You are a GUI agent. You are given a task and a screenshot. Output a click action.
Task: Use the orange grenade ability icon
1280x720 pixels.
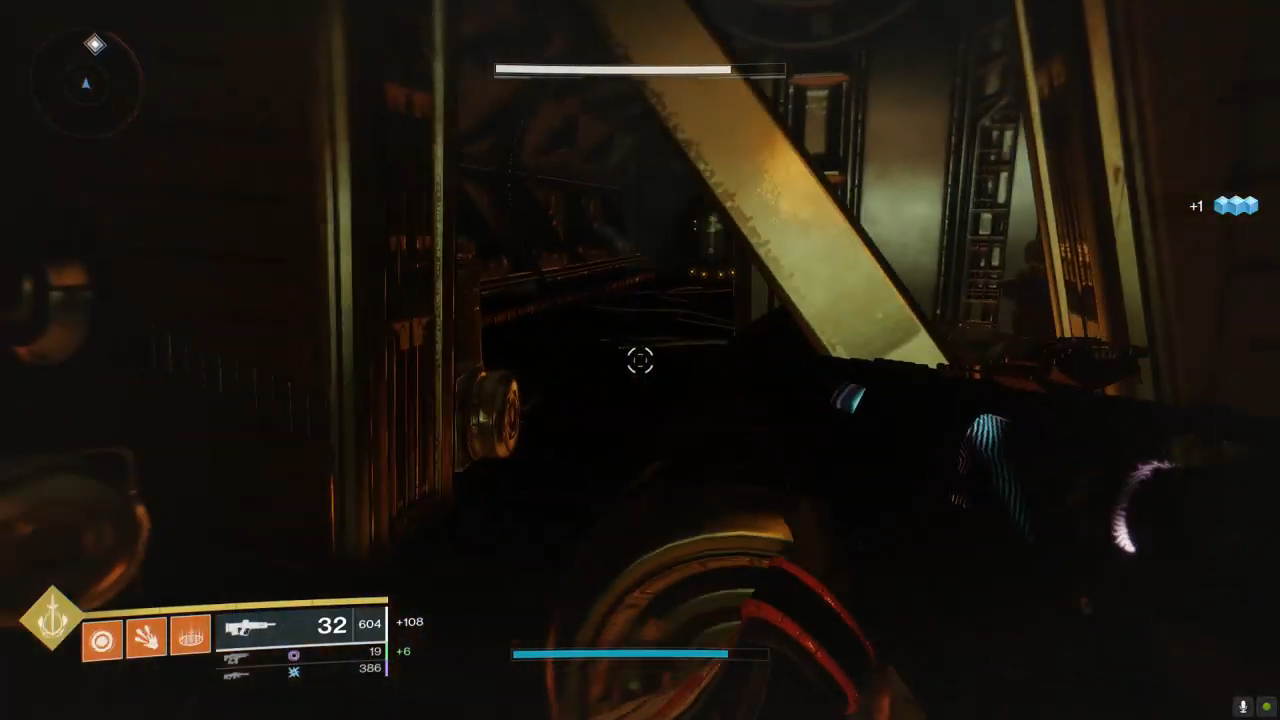(101, 639)
